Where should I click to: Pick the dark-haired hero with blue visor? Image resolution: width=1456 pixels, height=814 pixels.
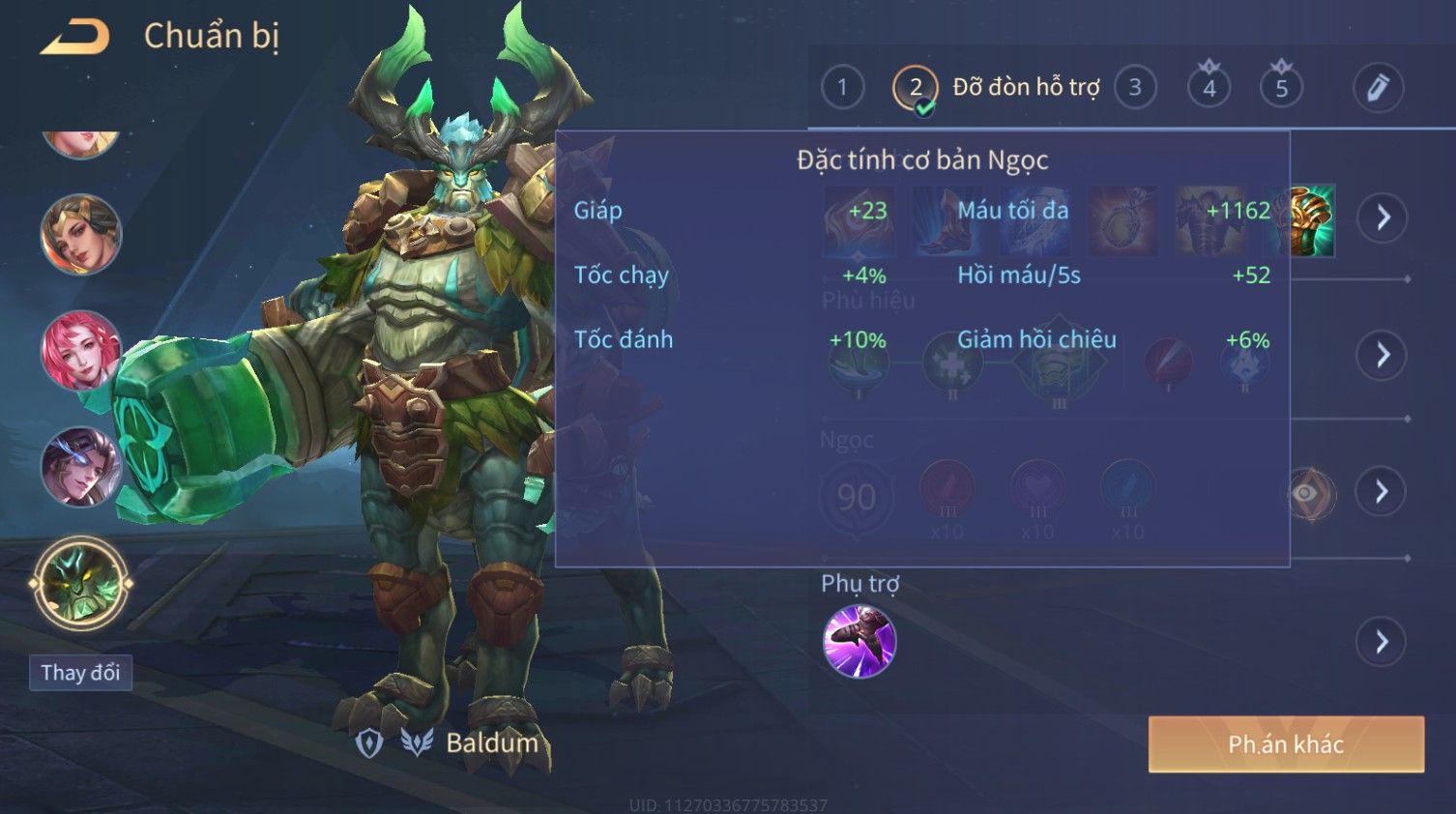(x=80, y=466)
